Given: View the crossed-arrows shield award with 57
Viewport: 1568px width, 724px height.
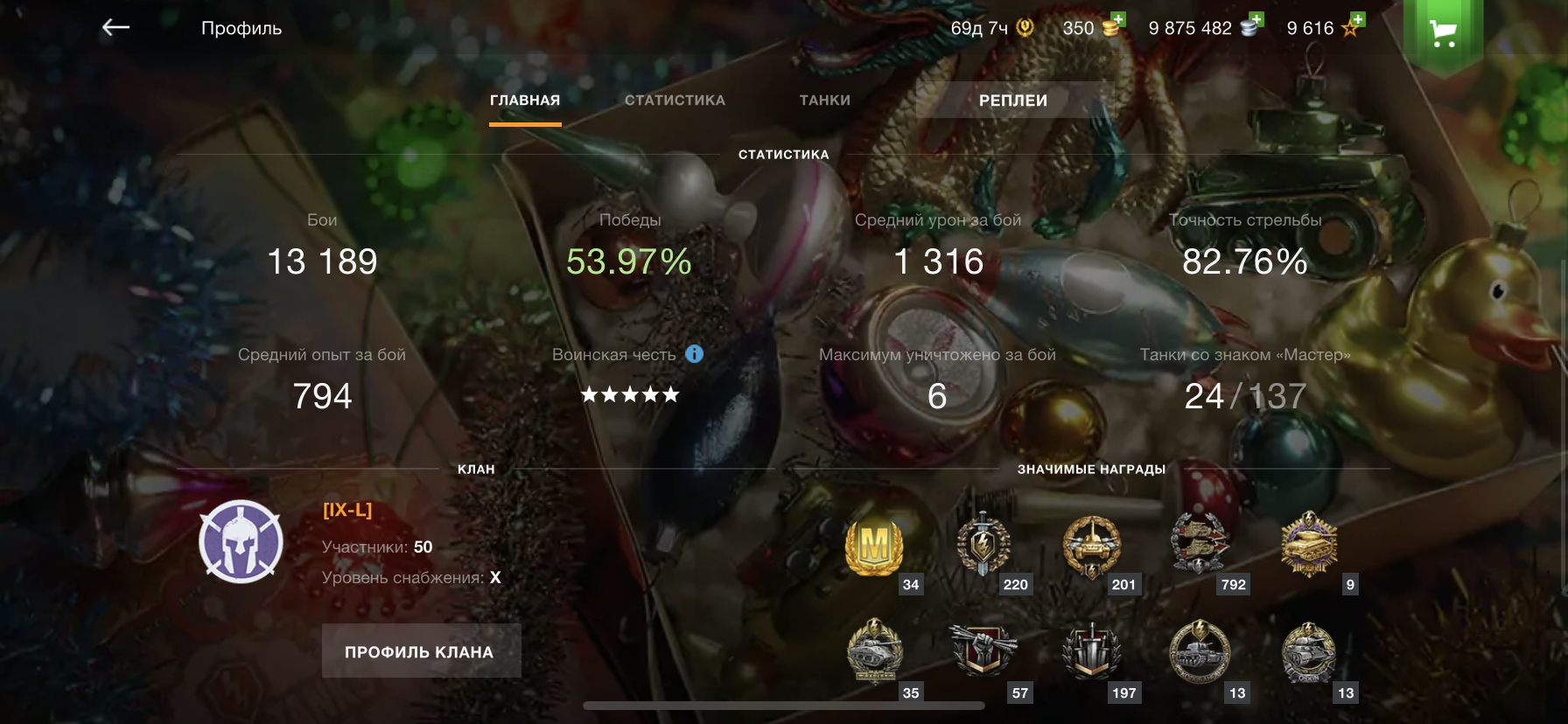Looking at the screenshot, I should pyautogui.click(x=983, y=652).
